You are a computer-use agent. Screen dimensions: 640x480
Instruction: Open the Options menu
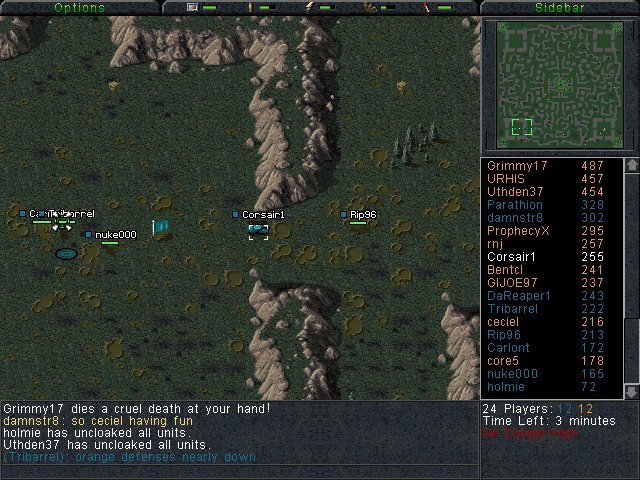tap(79, 7)
